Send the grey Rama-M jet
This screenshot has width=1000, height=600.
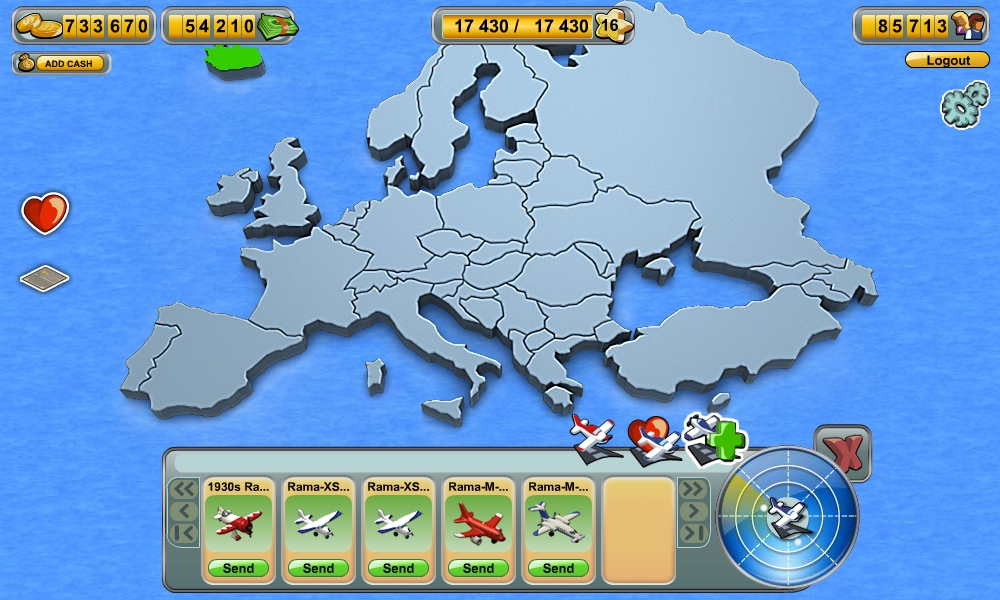(x=558, y=568)
